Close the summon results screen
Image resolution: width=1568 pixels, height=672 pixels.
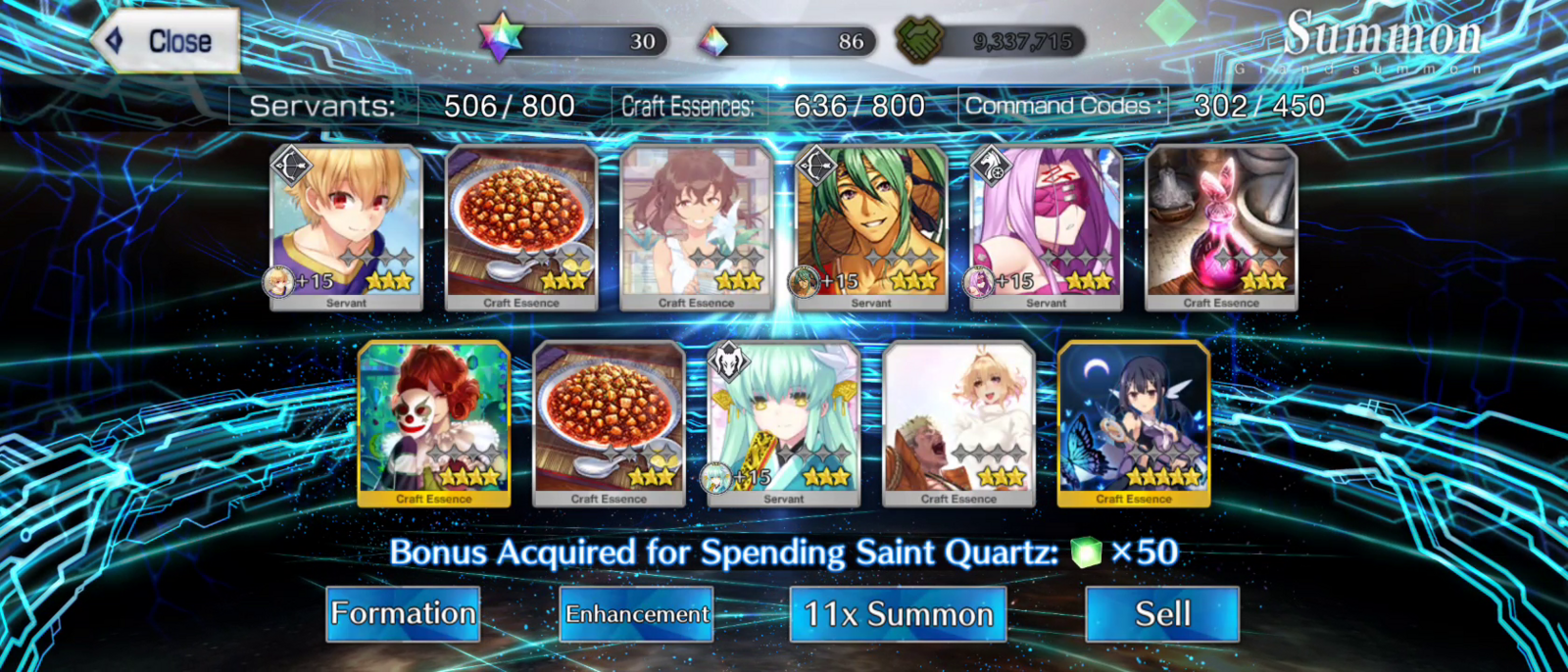tap(167, 41)
